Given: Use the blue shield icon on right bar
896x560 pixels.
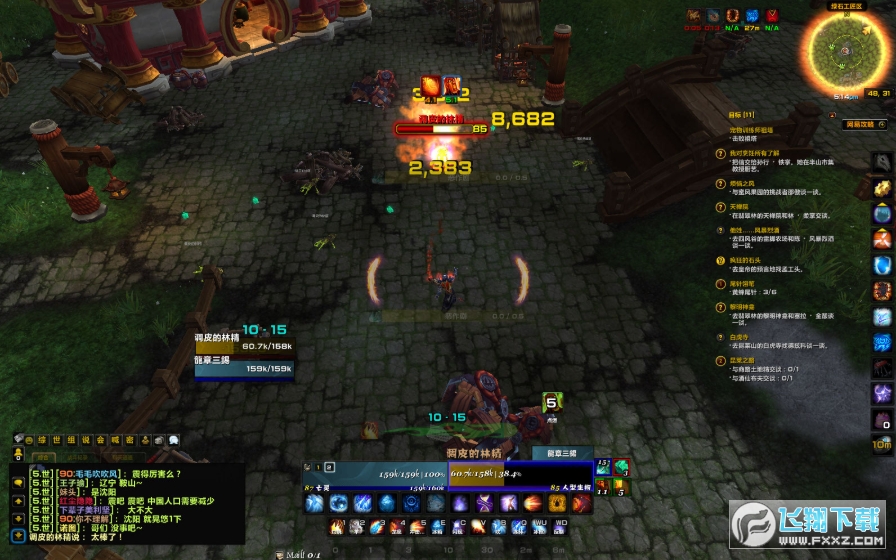Looking at the screenshot, I should coord(882,265).
